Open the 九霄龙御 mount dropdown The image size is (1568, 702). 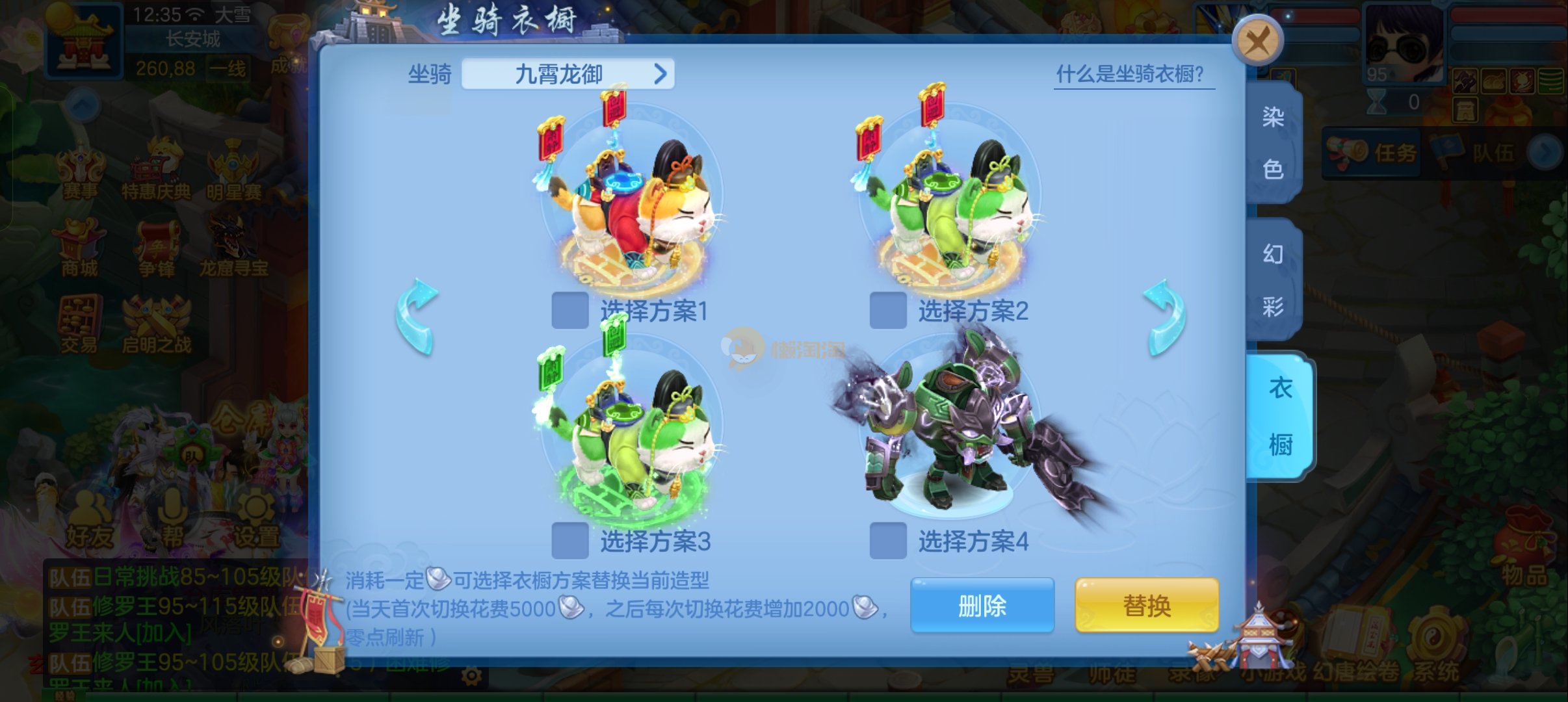click(x=568, y=74)
